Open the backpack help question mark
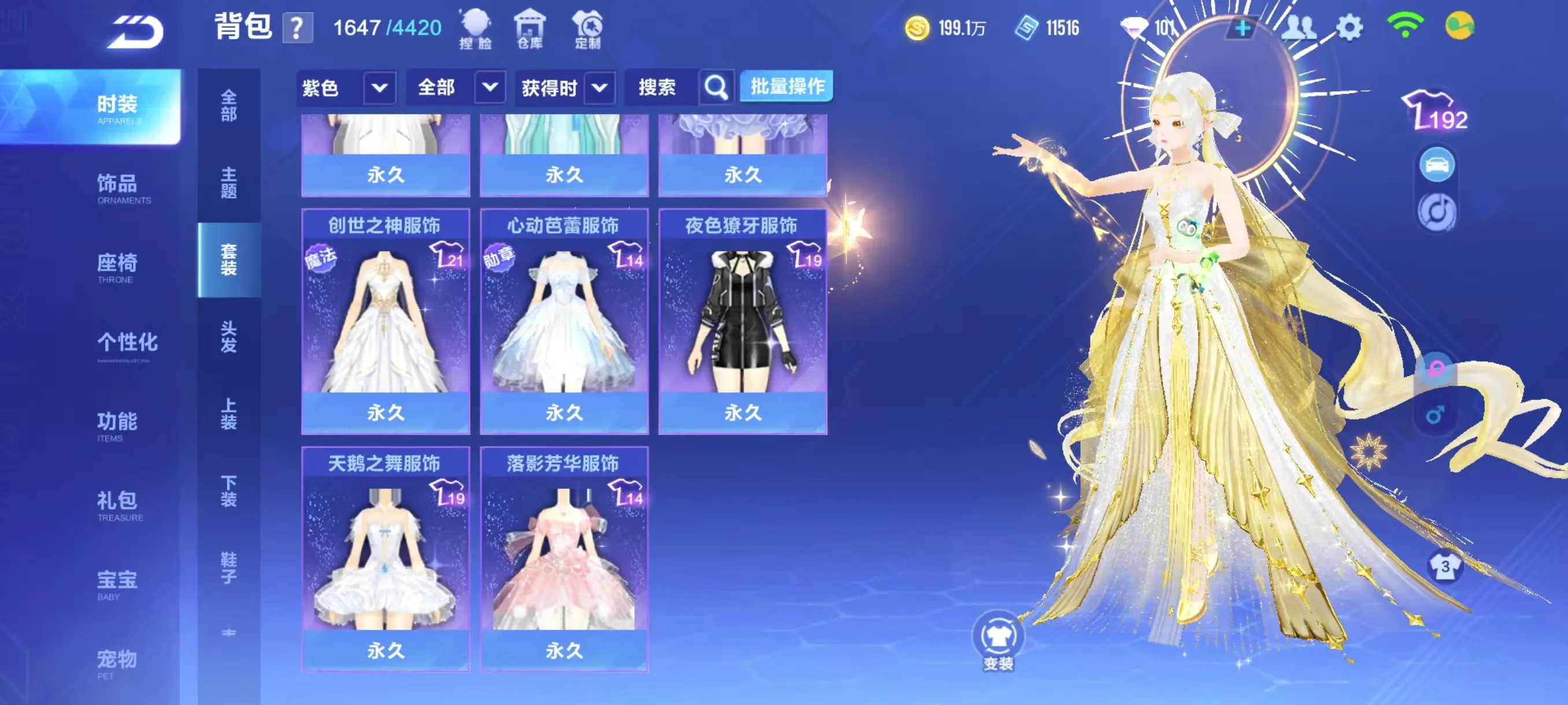The image size is (1568, 705). click(298, 28)
